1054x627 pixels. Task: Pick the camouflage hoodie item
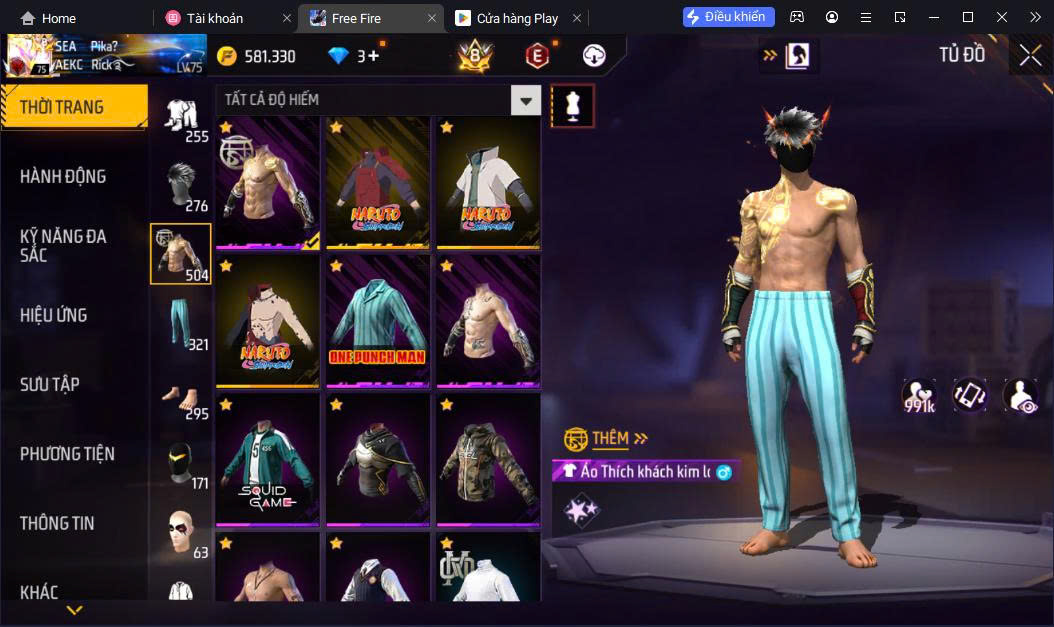pos(488,458)
